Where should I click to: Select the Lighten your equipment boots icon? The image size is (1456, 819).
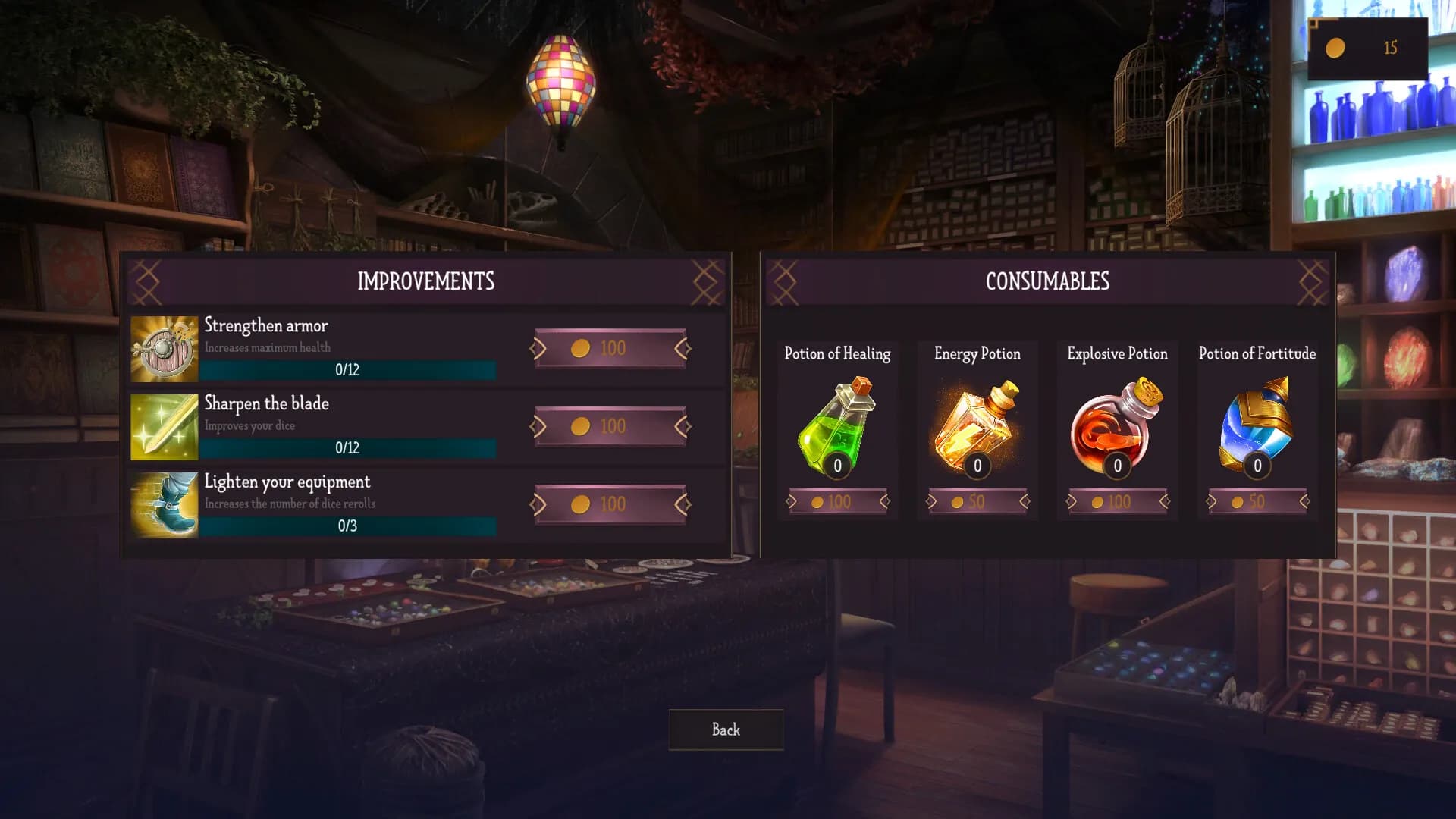pos(164,504)
